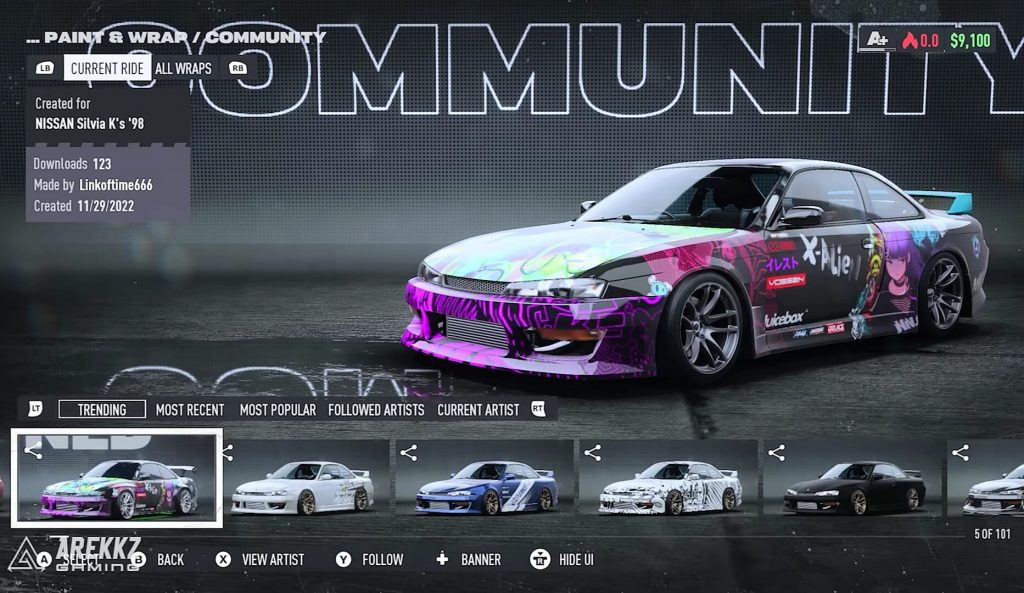Click the share icon on the graffiti wrap thumbnail
The height and width of the screenshot is (593, 1024).
pyautogui.click(x=593, y=453)
